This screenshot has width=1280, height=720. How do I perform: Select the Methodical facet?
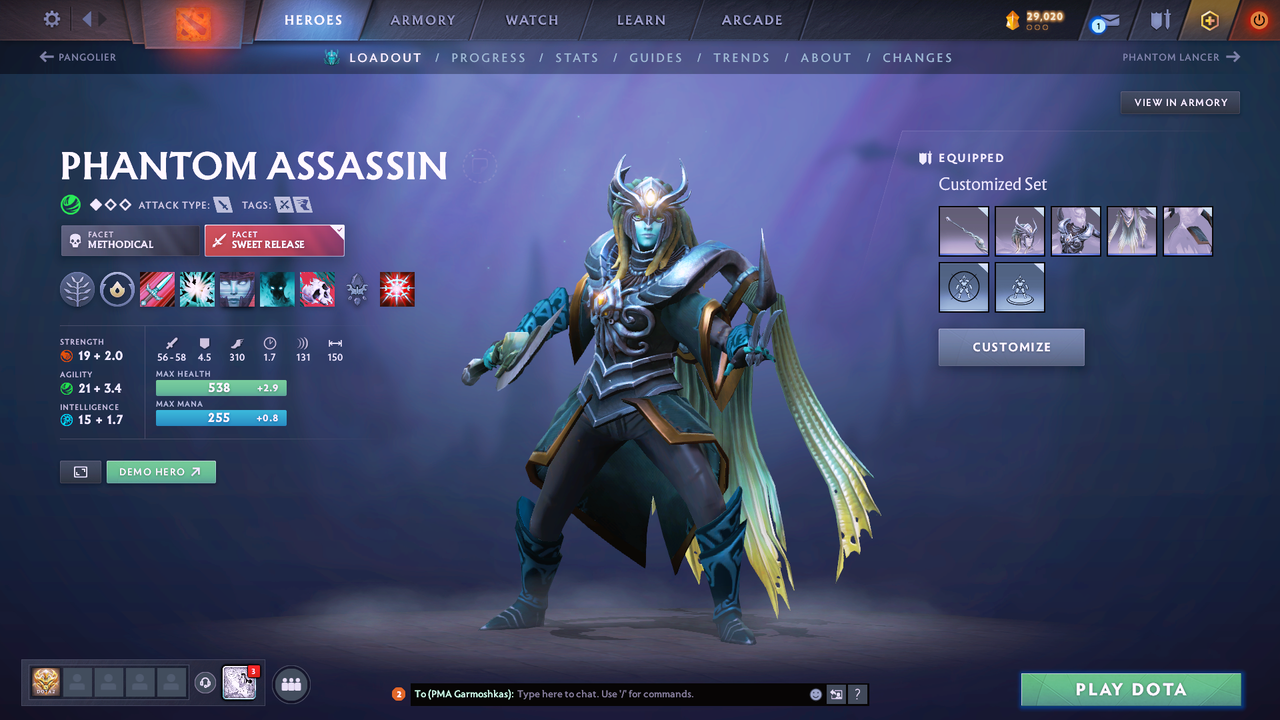point(130,240)
